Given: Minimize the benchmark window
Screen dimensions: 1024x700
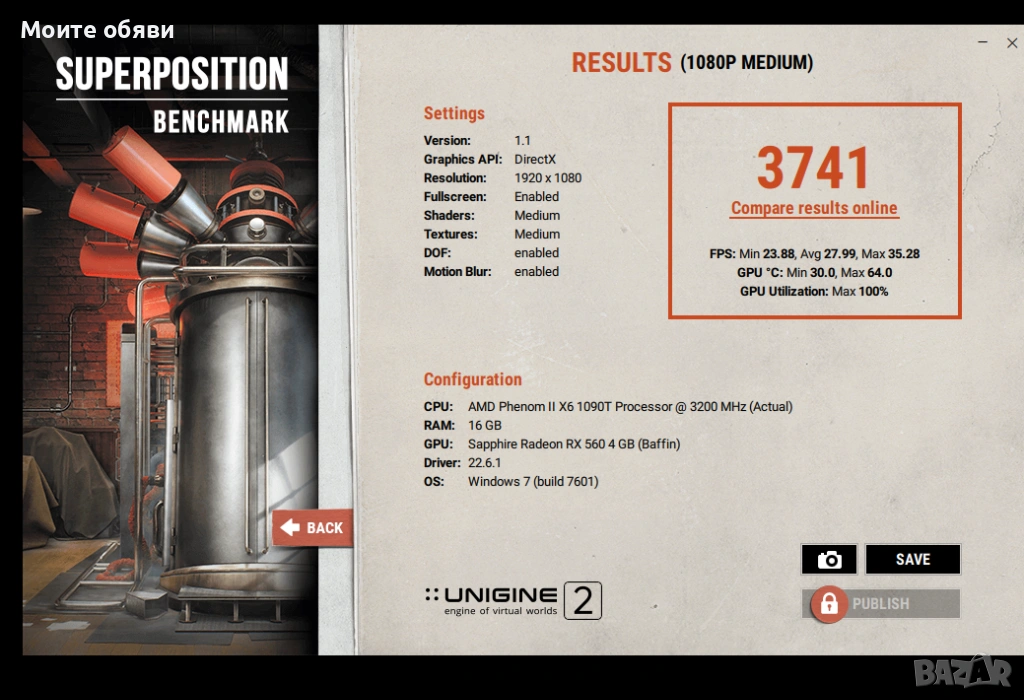Looking at the screenshot, I should 984,43.
